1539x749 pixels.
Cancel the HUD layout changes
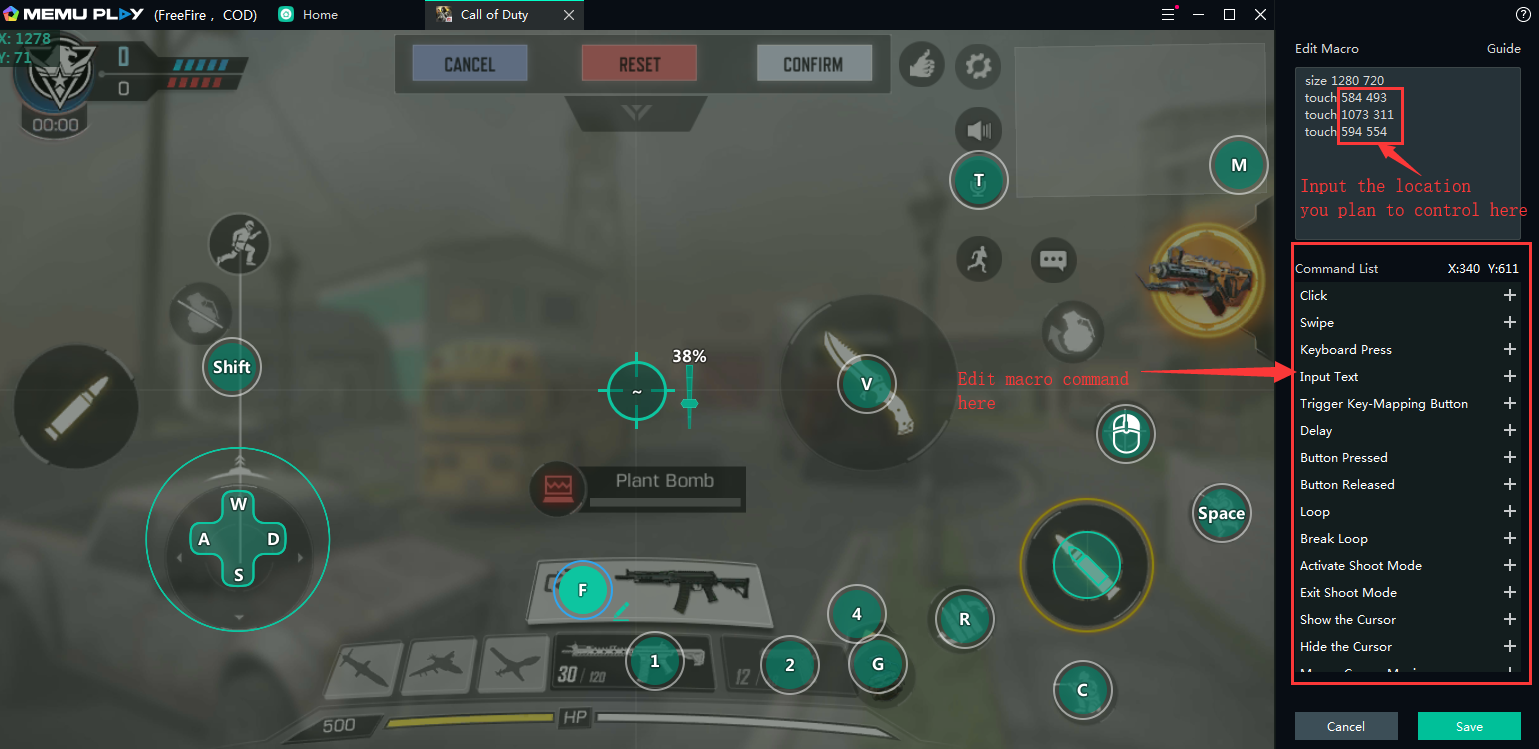point(469,64)
